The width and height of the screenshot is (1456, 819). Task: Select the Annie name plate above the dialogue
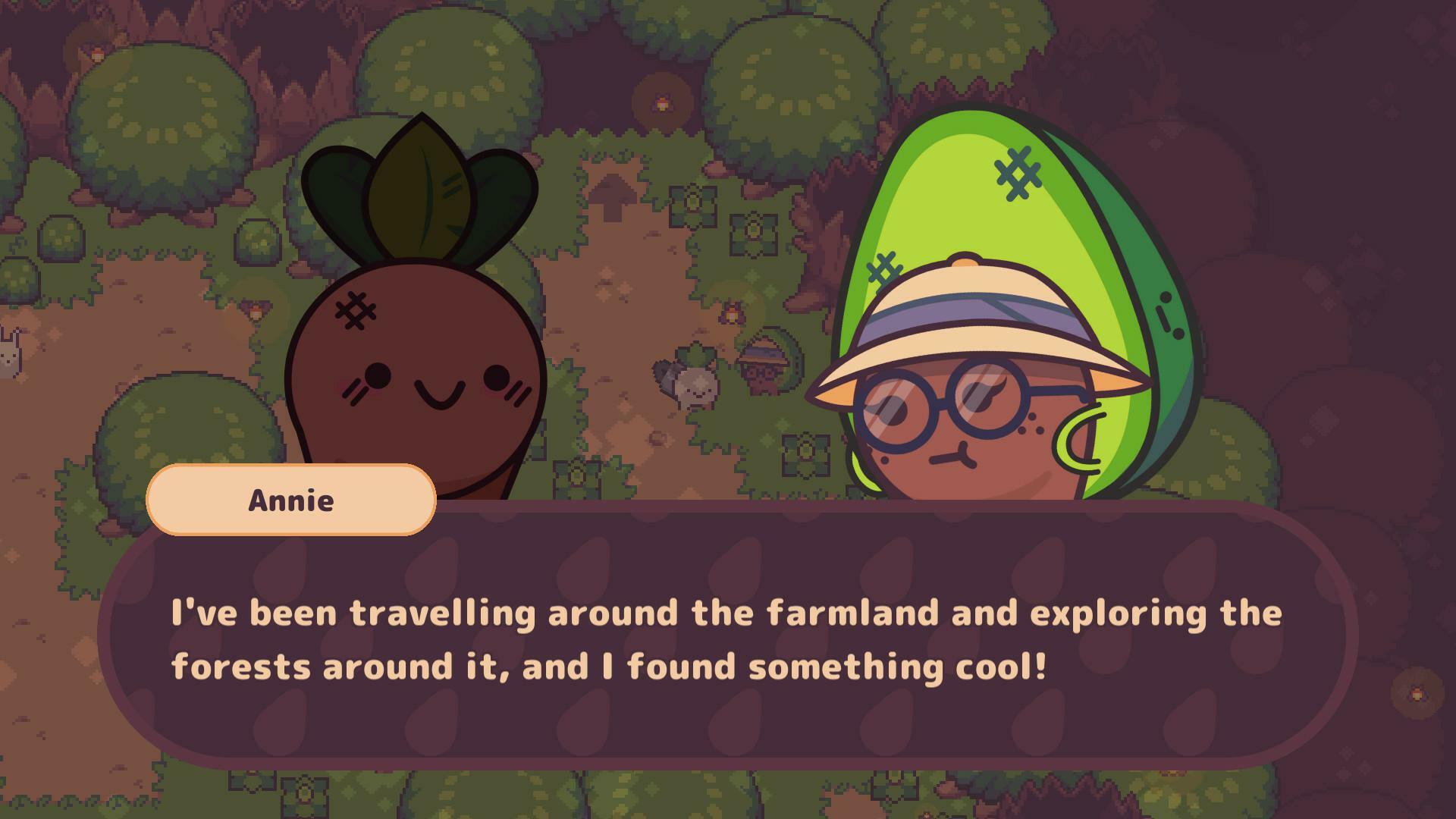click(x=292, y=500)
